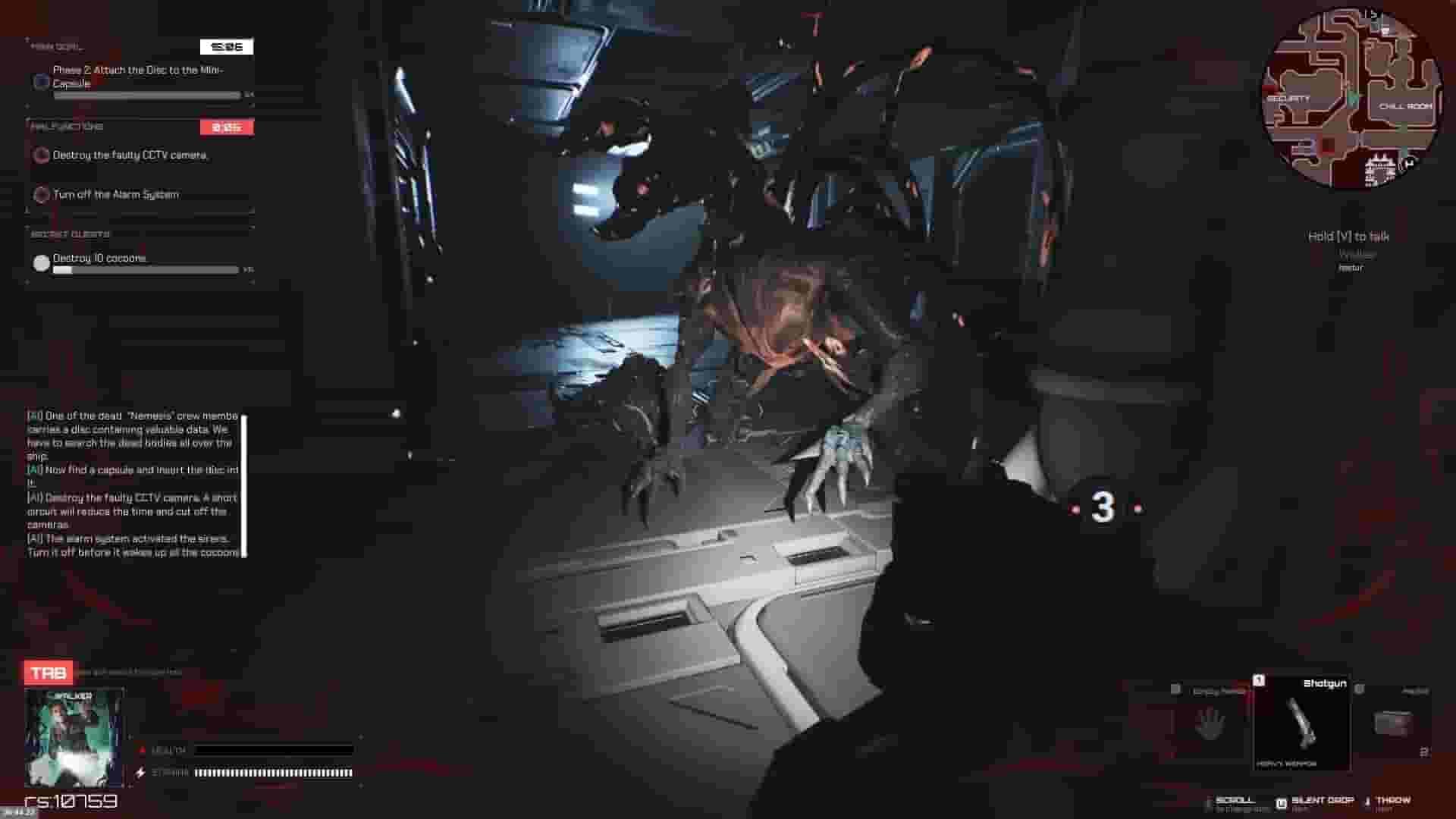Mark the Turn off the Alarm System objective
This screenshot has height=819, width=1456.
(x=40, y=195)
